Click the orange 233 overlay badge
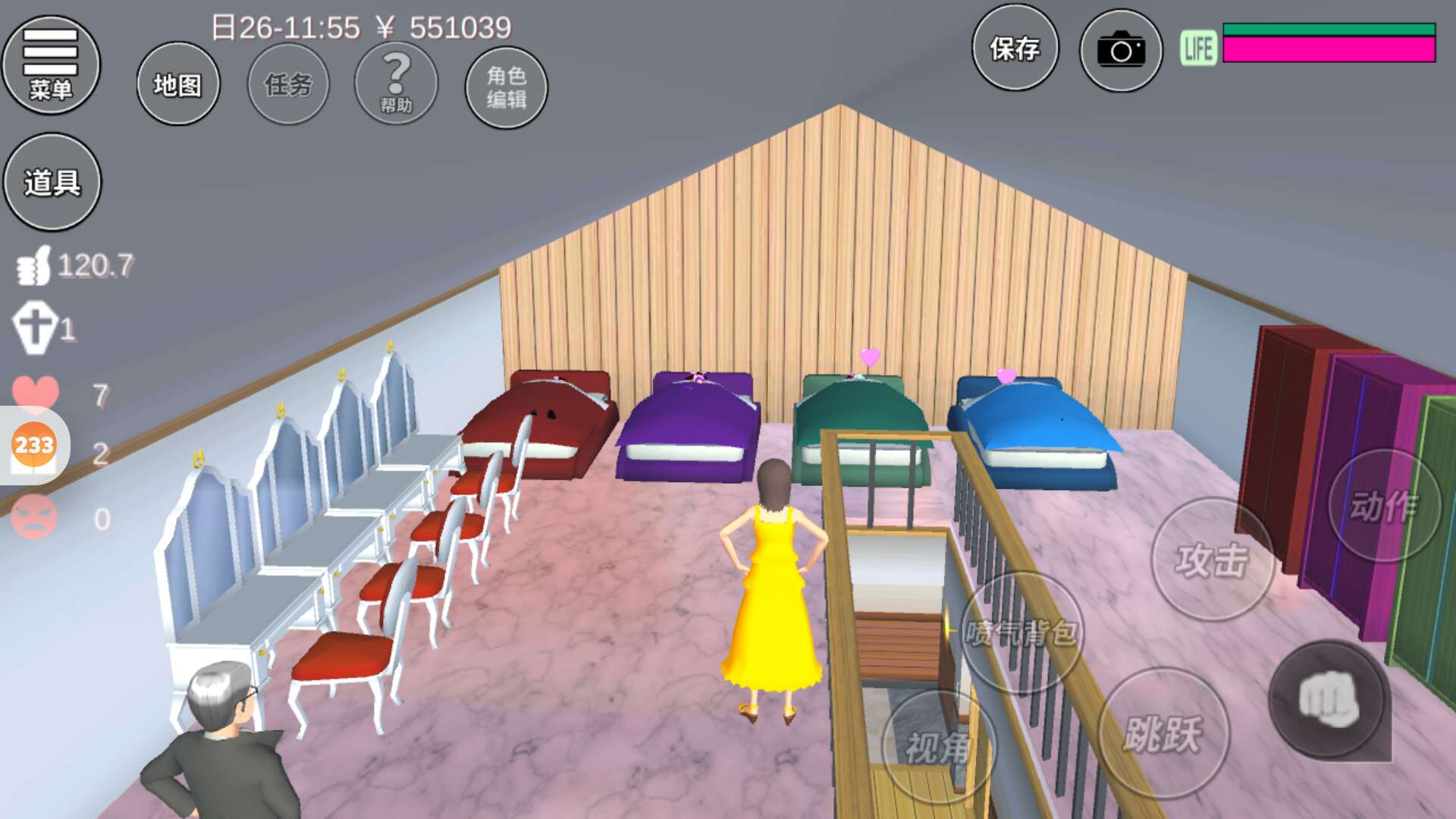The image size is (1456, 819). coord(34,445)
